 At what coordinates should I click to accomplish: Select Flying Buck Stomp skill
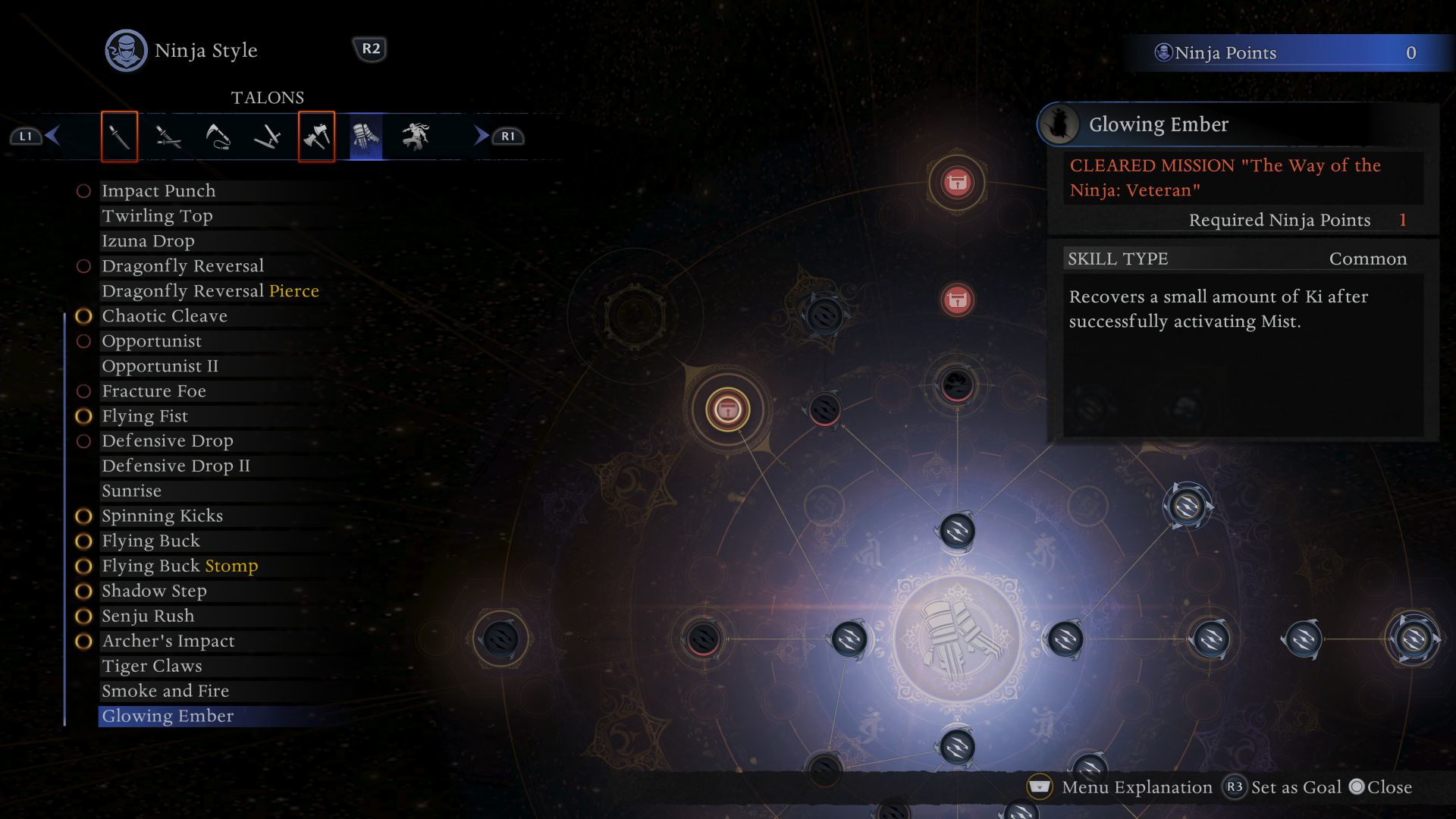(x=180, y=566)
